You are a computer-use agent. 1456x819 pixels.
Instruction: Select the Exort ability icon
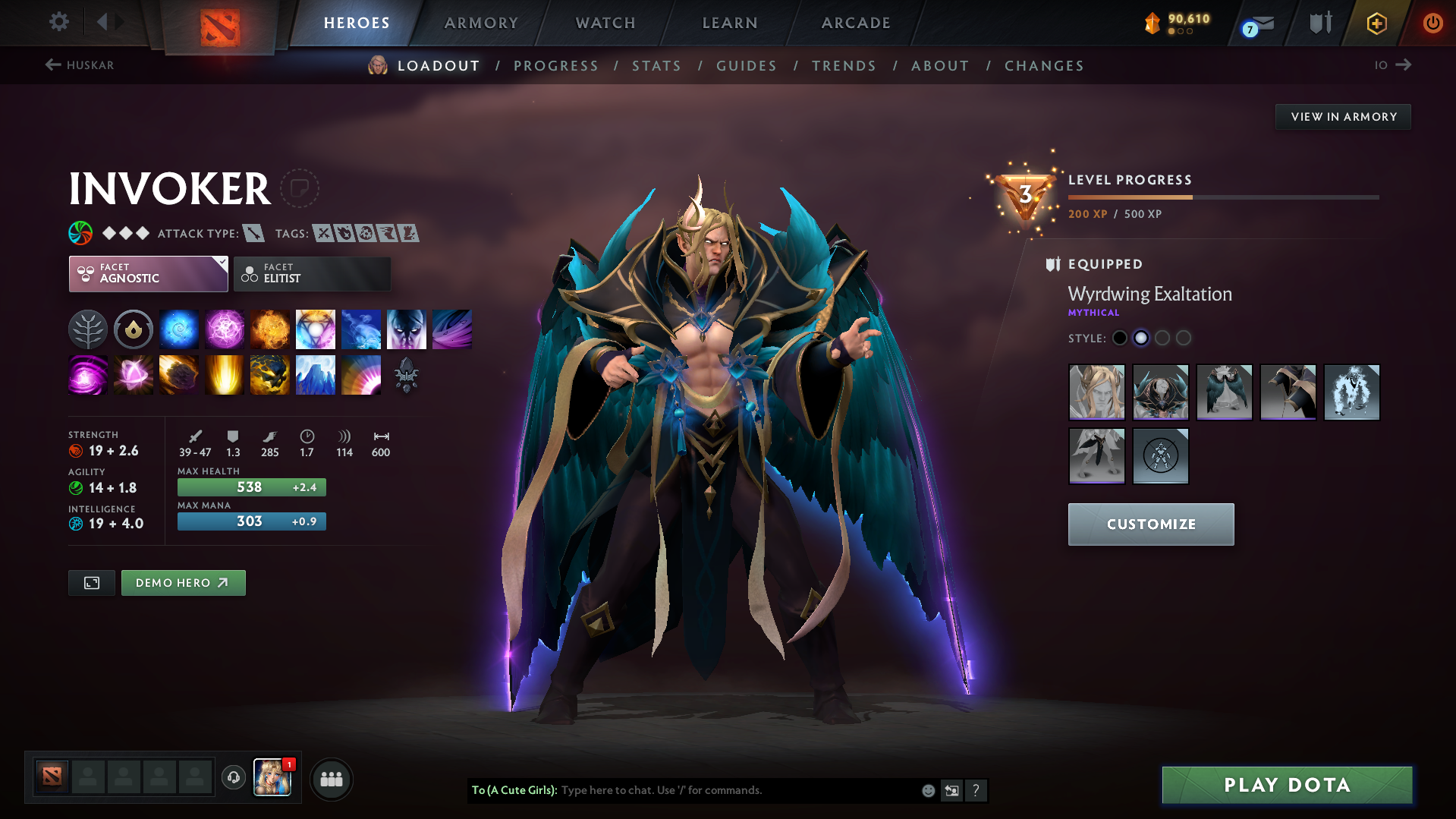pos(270,329)
